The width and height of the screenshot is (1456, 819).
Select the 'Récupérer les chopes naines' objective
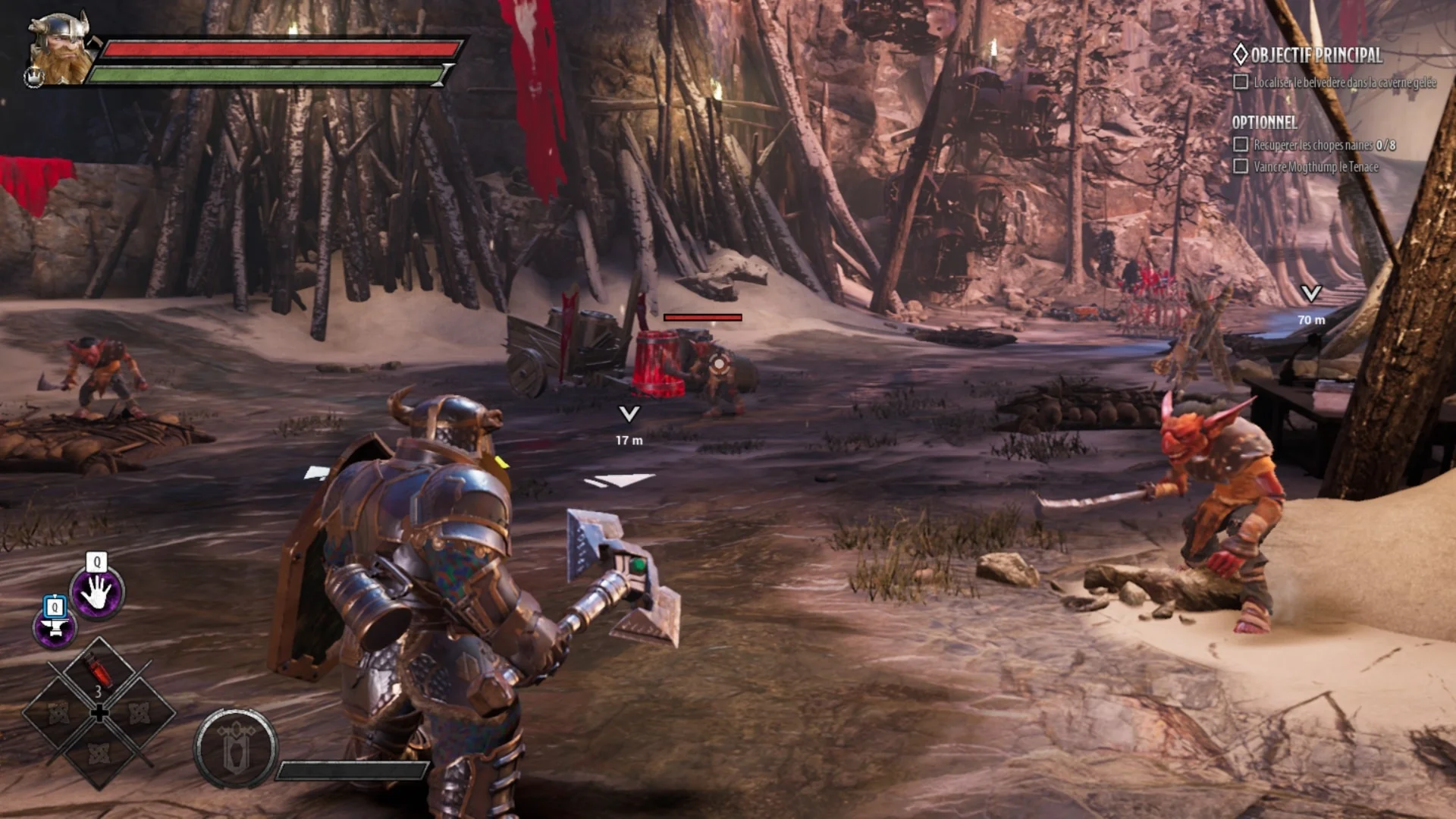coord(1323,144)
